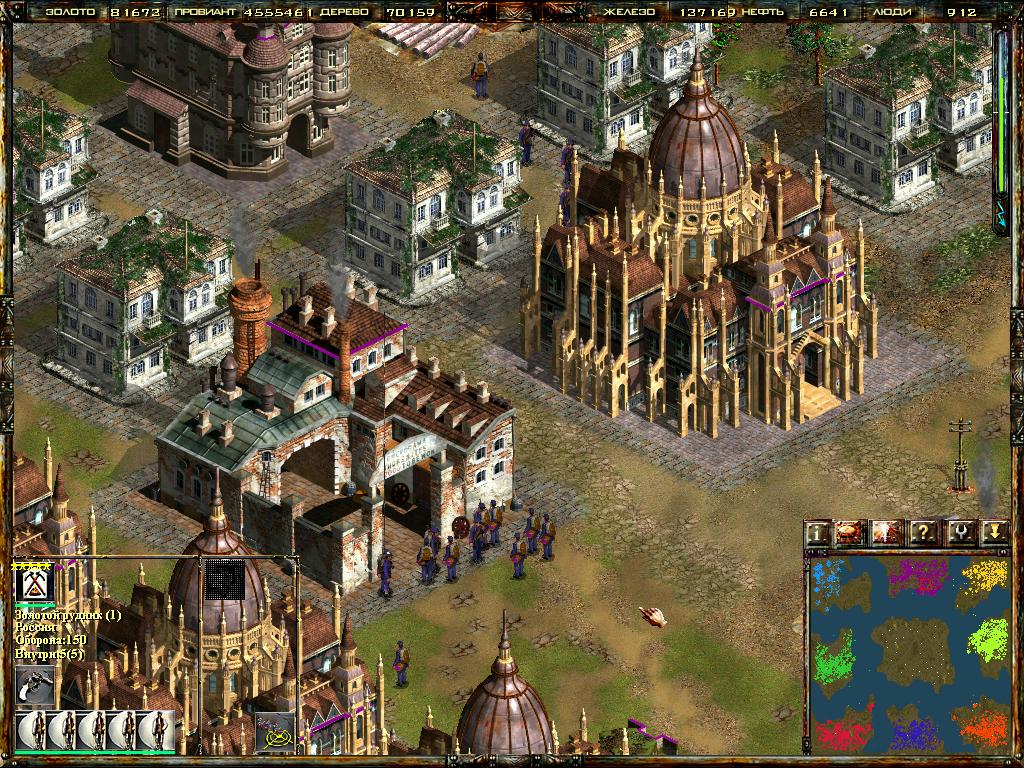This screenshot has width=1024, height=768.
Task: Open the wrench options button
Action: 958,532
